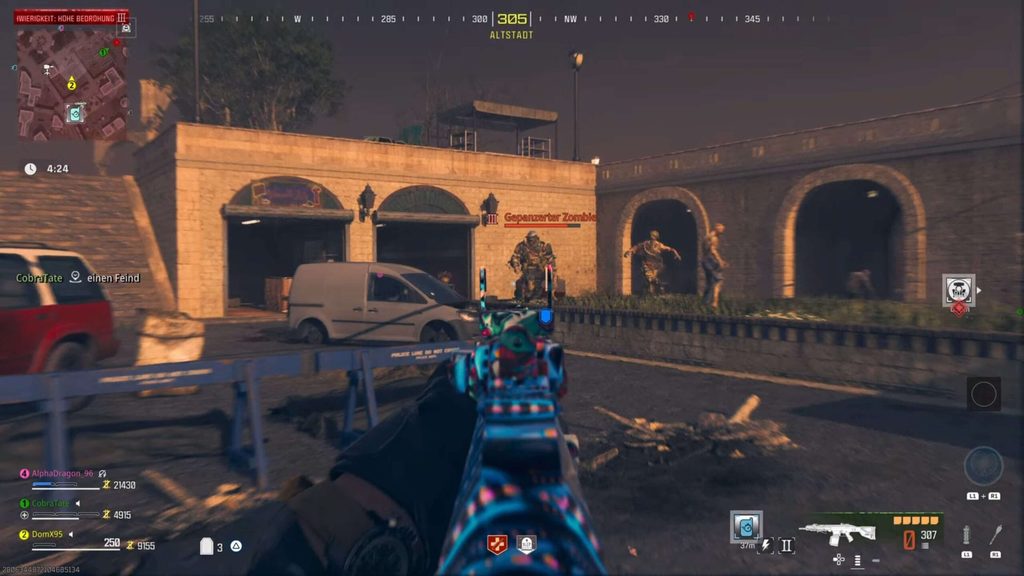The image size is (1024, 576).
Task: Click the skull perk icon beside the red perk
Action: pyautogui.click(x=526, y=544)
